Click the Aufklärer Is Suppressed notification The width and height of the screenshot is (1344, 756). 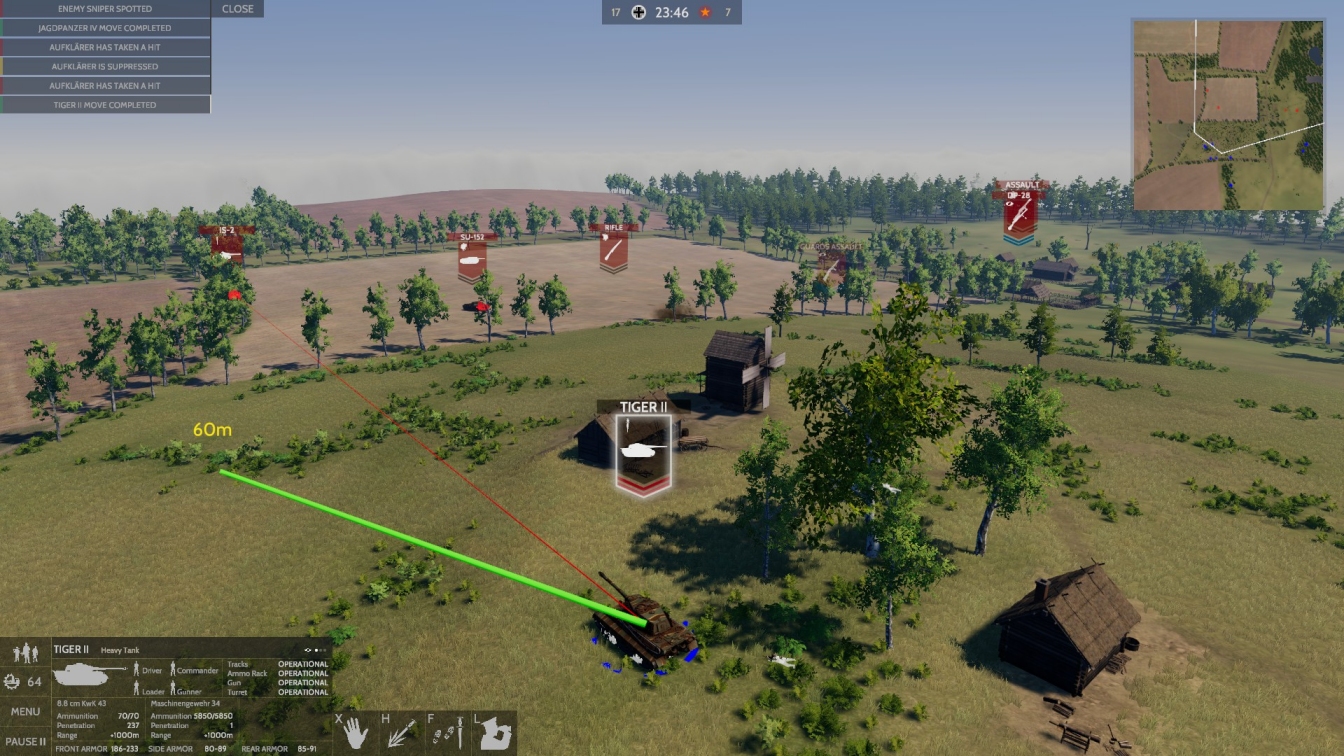click(105, 66)
